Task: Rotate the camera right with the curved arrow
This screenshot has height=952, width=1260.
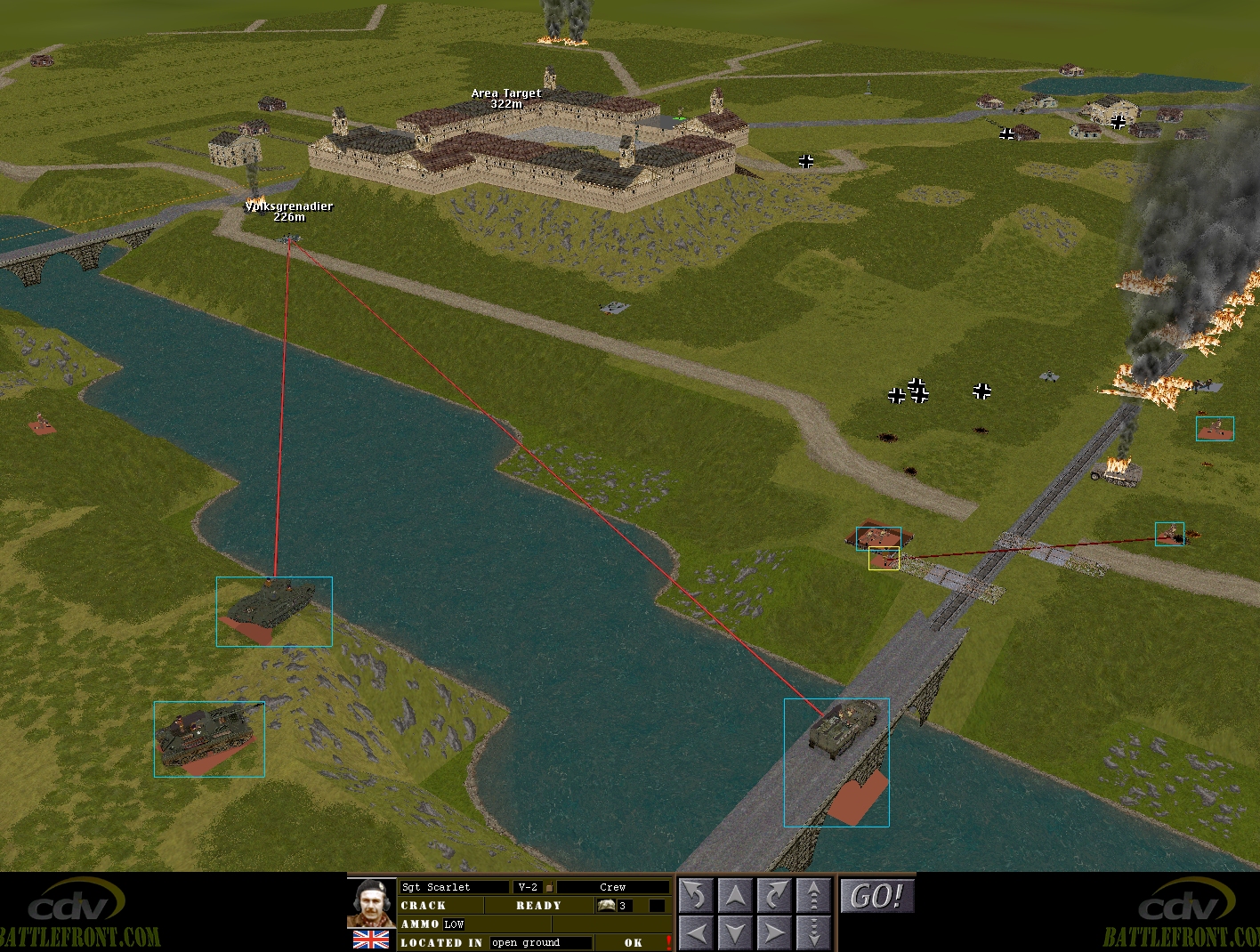Action: click(x=773, y=895)
